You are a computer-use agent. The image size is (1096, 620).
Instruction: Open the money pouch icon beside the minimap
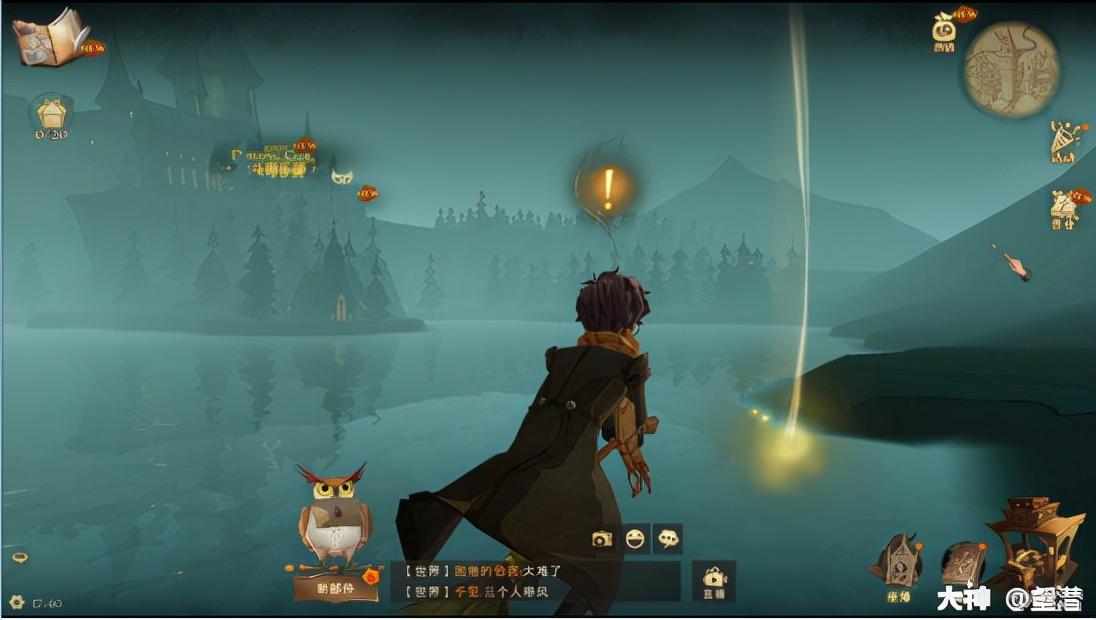click(x=944, y=30)
